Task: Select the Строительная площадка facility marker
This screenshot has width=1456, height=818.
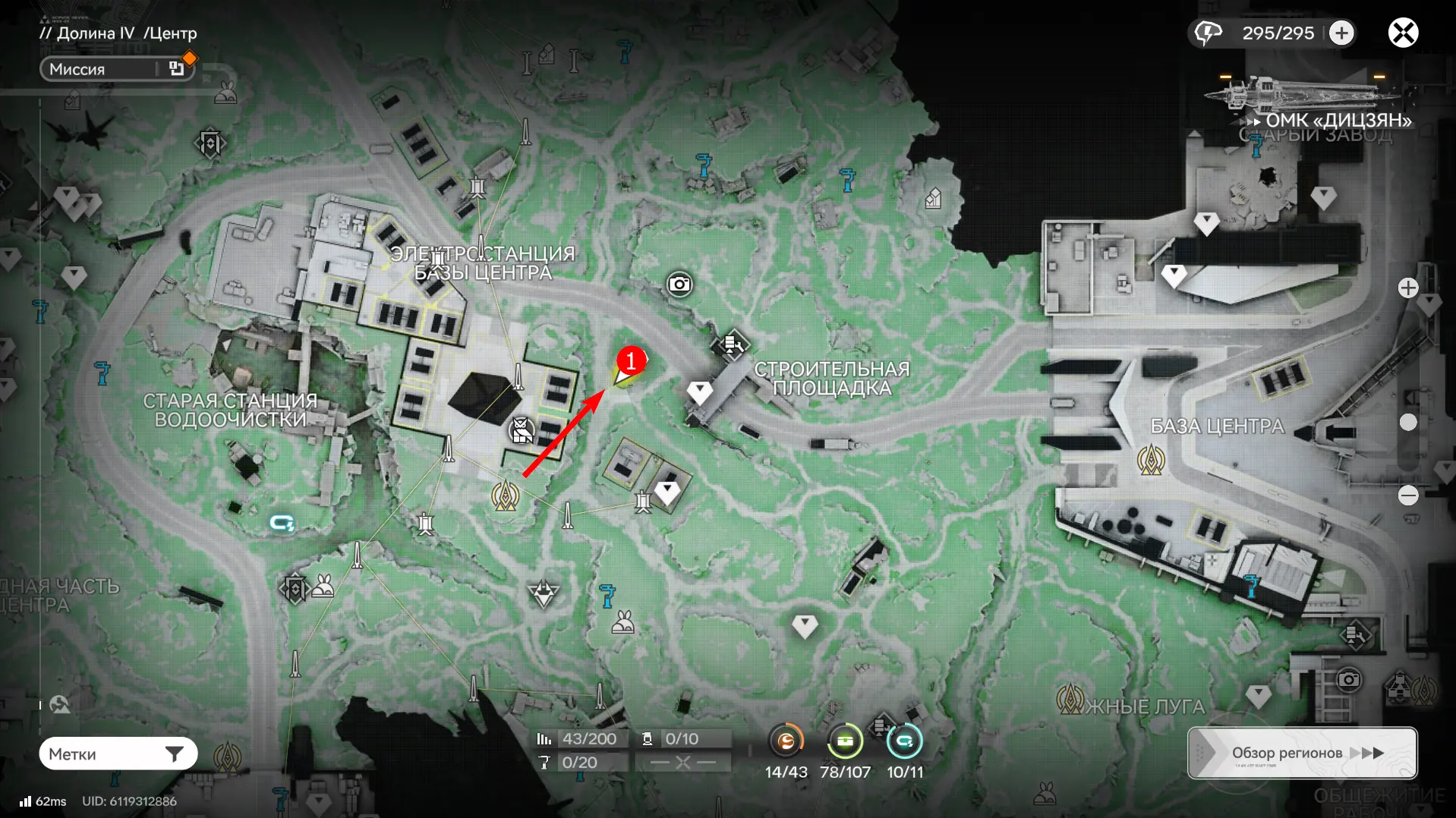Action: 732,345
